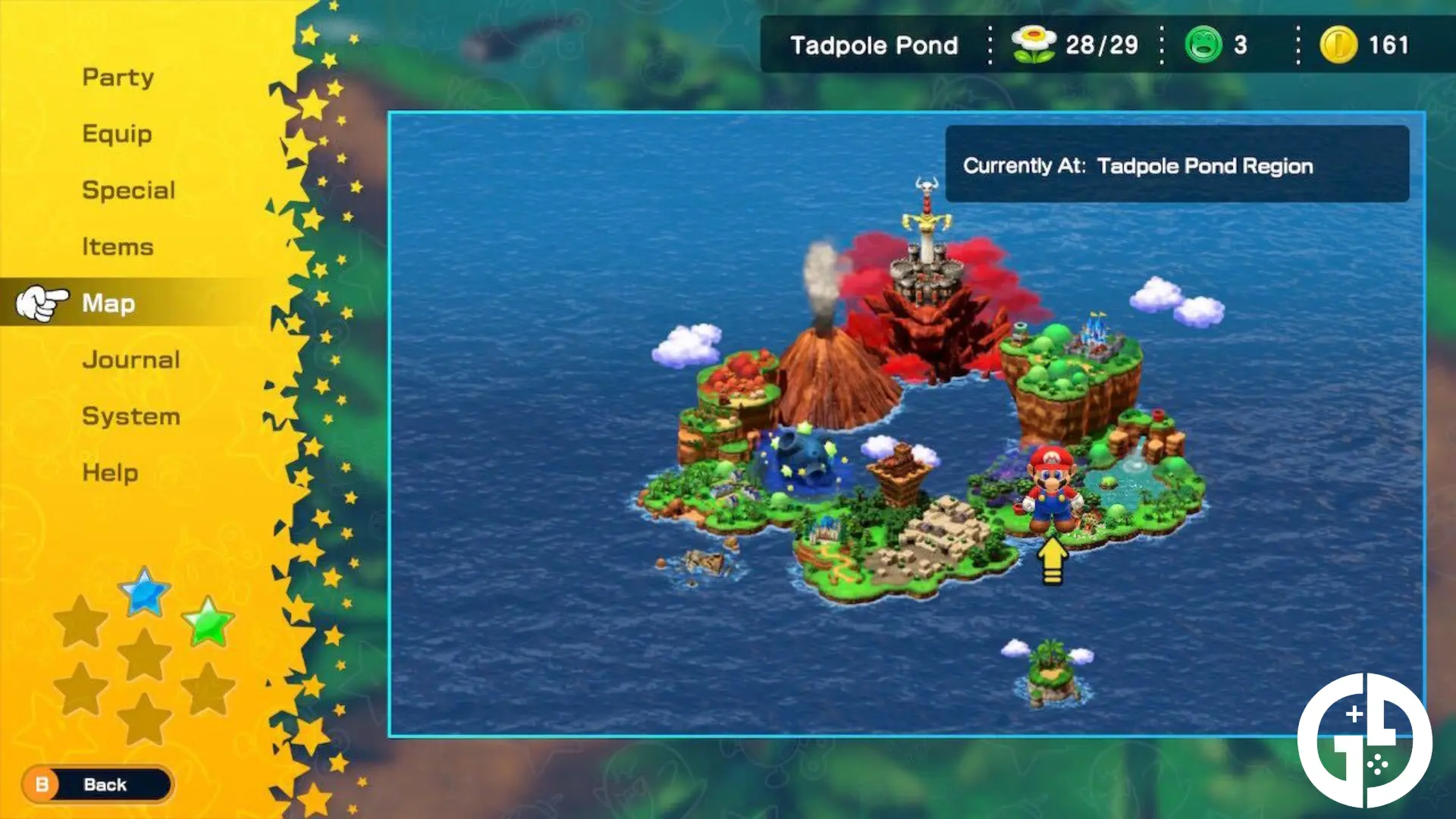1456x819 pixels.
Task: Open the Help option
Action: coord(108,472)
